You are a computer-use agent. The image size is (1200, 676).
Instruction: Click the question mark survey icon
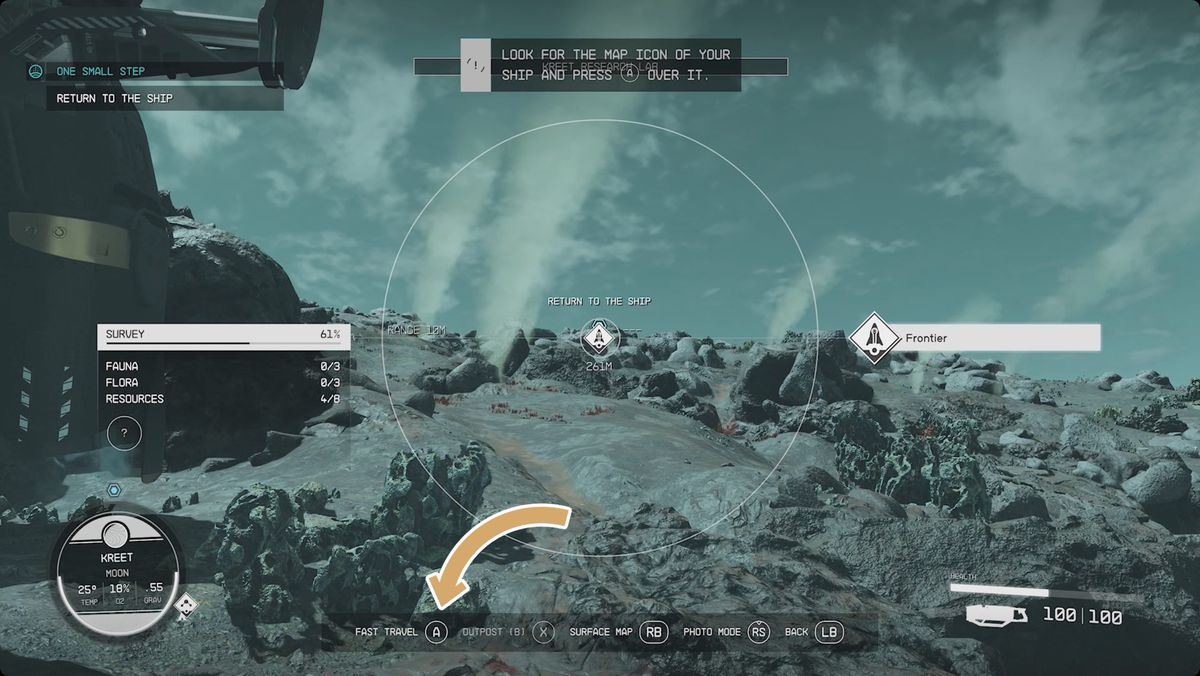124,433
